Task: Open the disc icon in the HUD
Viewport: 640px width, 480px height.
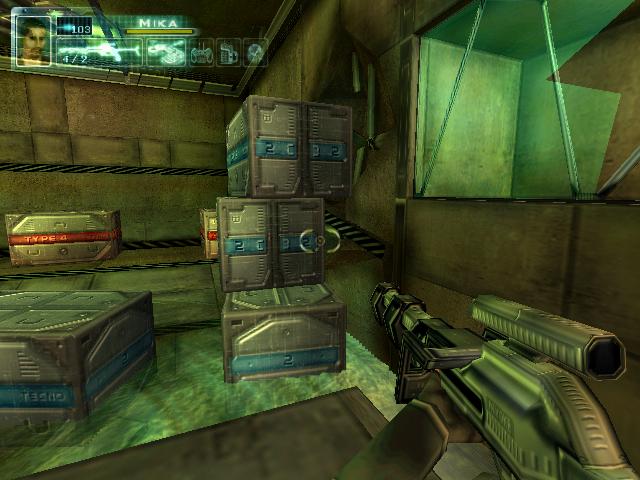Action: pyautogui.click(x=256, y=51)
